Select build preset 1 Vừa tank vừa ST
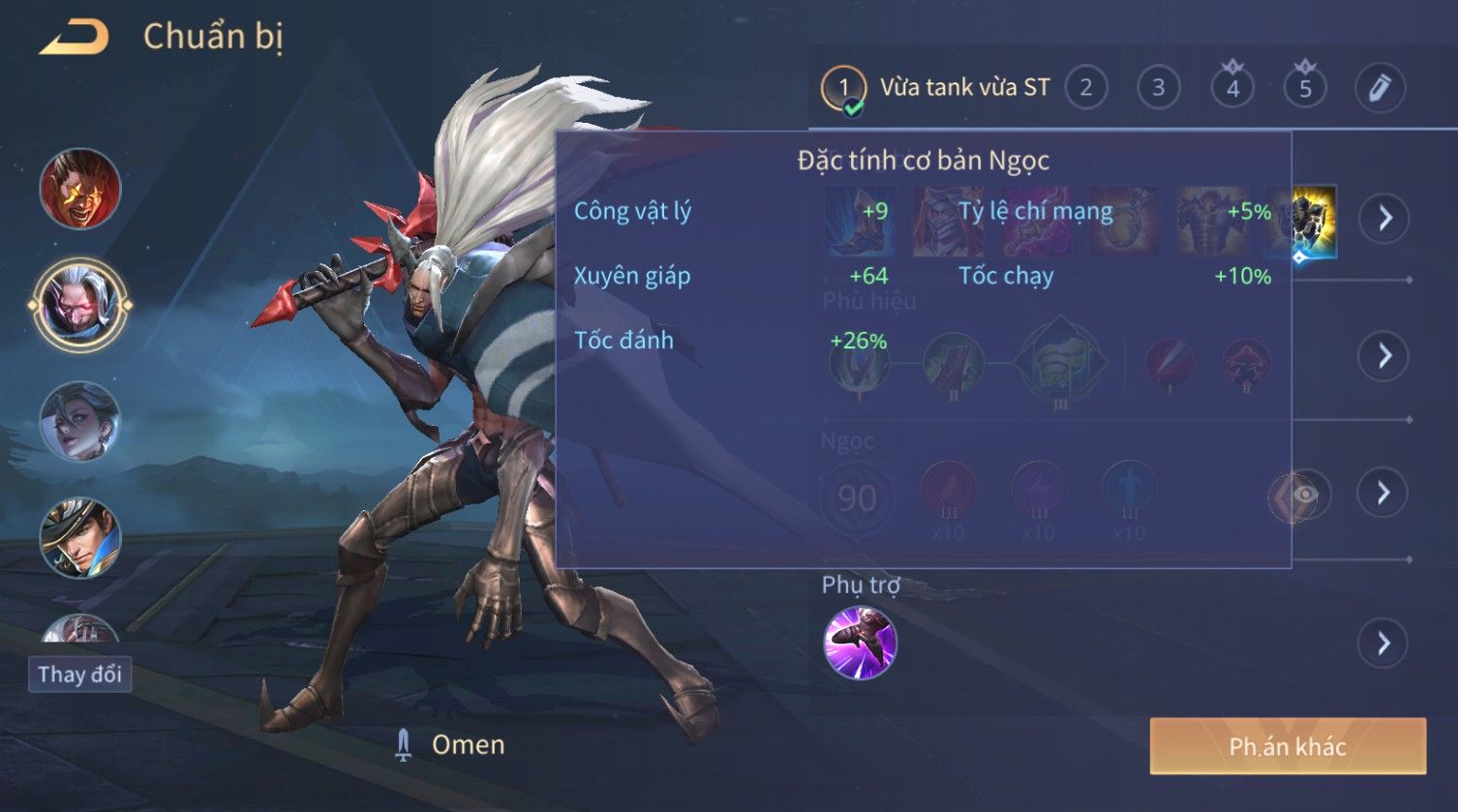1458x812 pixels. 935,88
